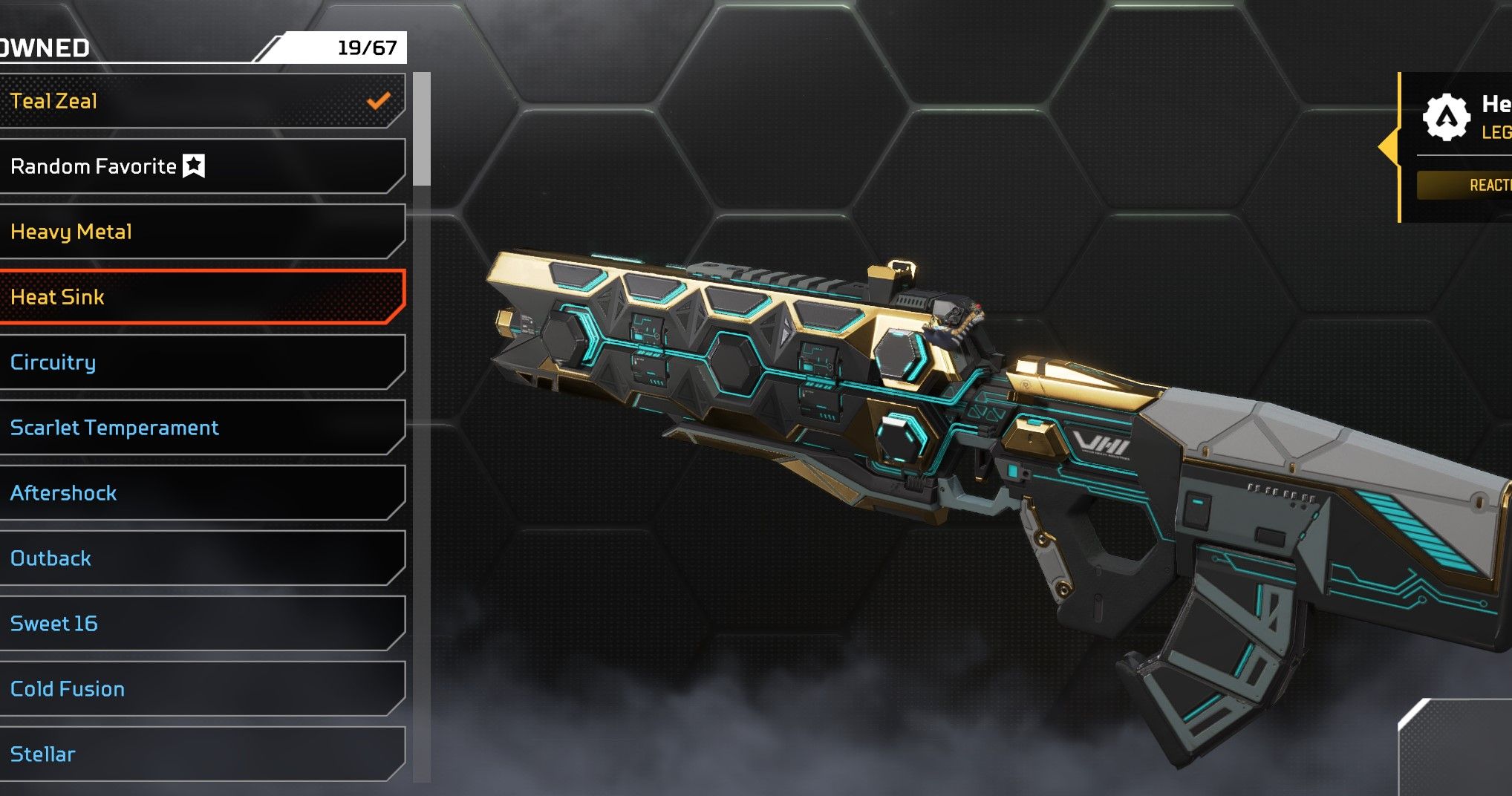
Task: Choose the Cold Fusion skin
Action: tap(201, 689)
